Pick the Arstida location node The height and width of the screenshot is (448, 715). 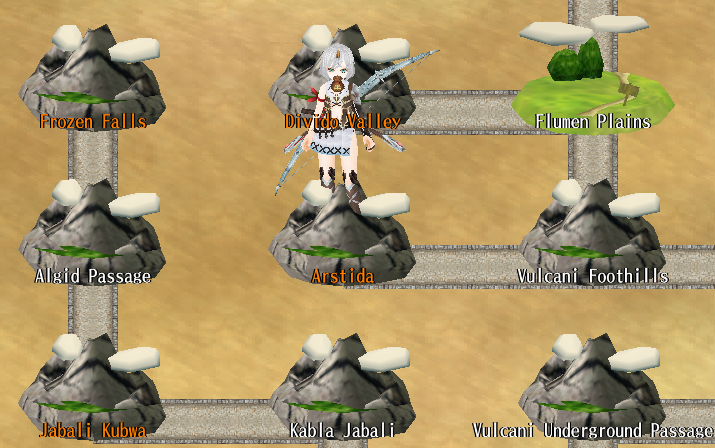[342, 240]
